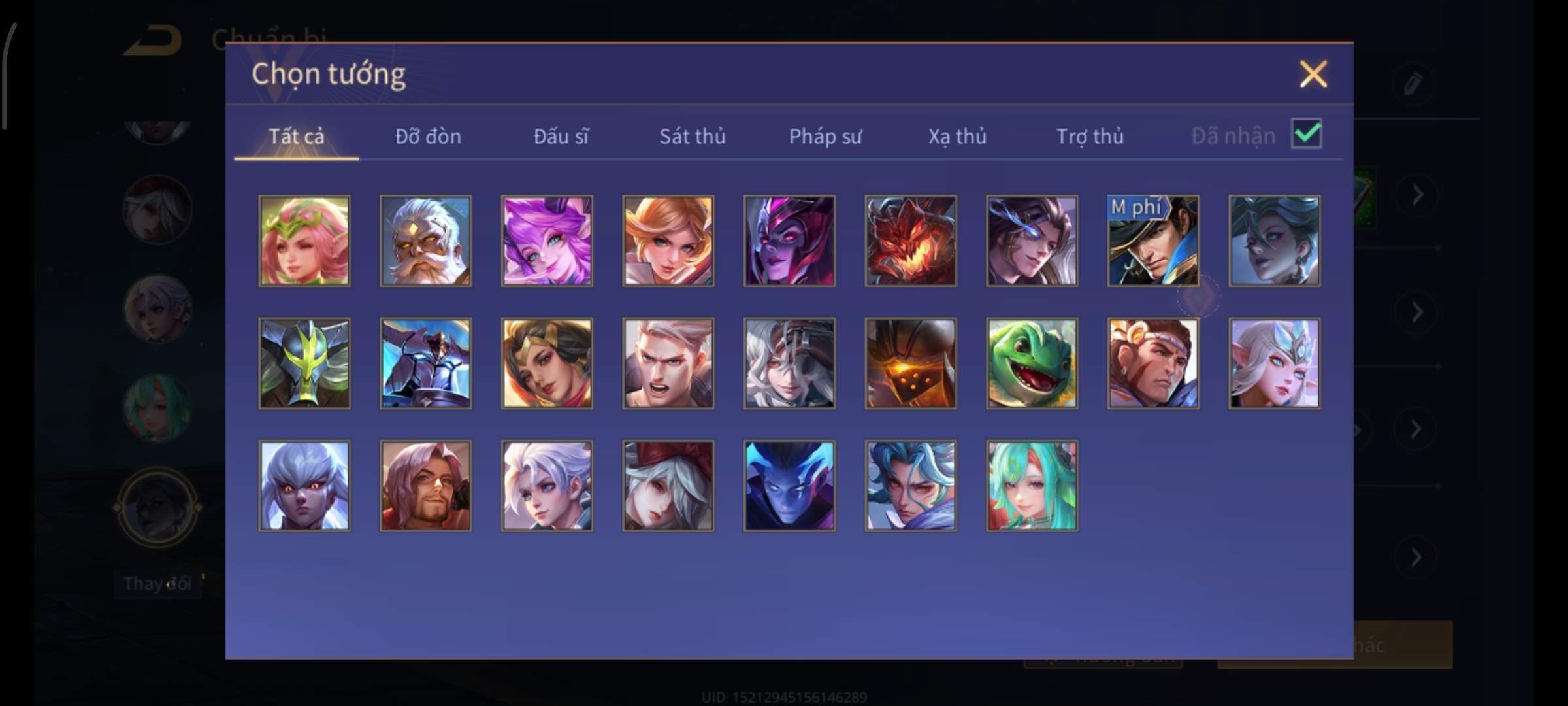The image size is (1568, 706).
Task: Choose the teal-haired girl hero portrait
Action: 1032,485
